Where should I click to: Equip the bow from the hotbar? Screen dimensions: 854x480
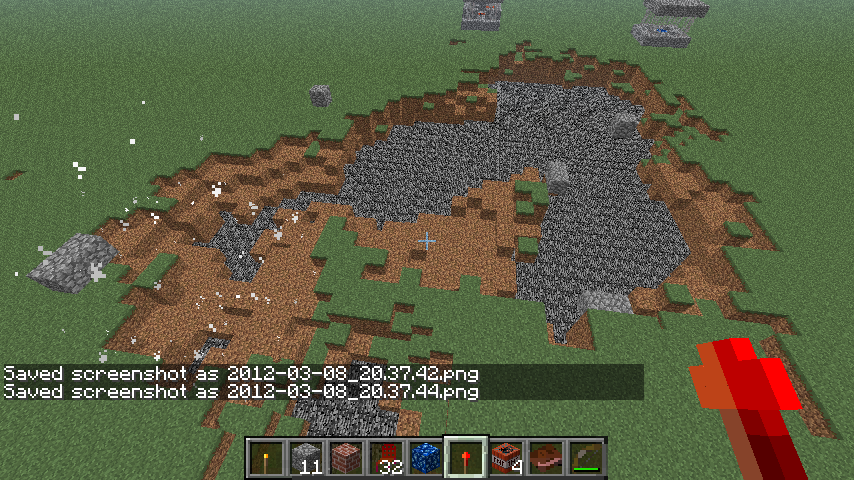pyautogui.click(x=587, y=459)
